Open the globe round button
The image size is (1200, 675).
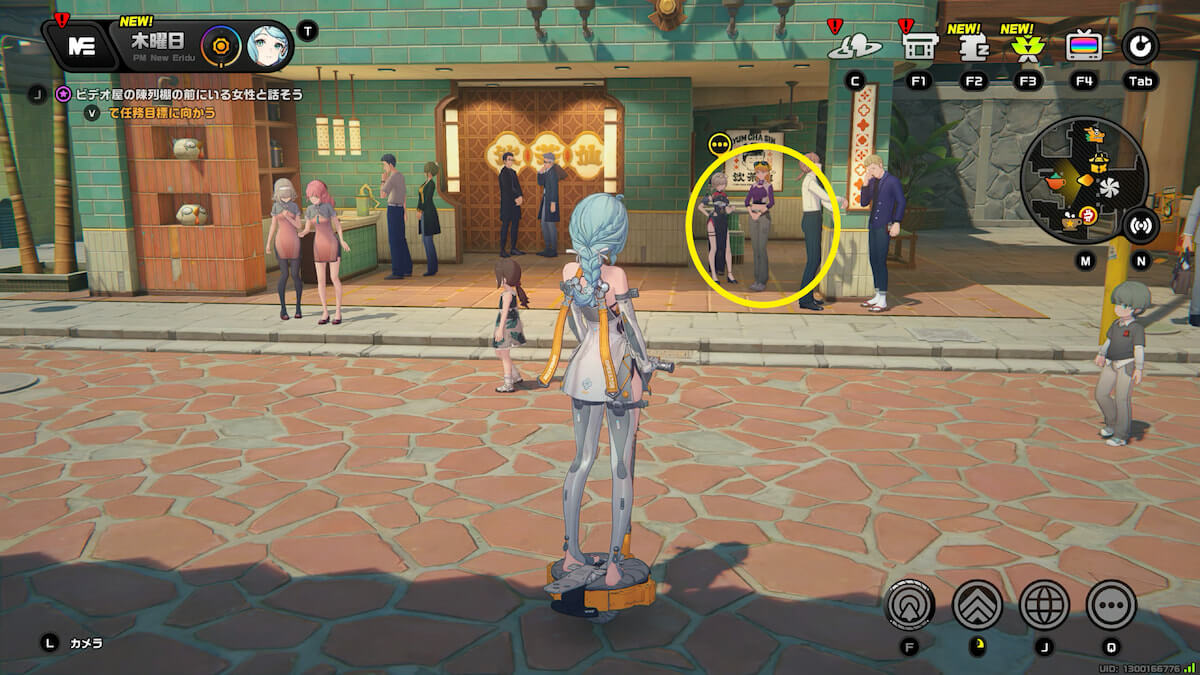(1044, 604)
